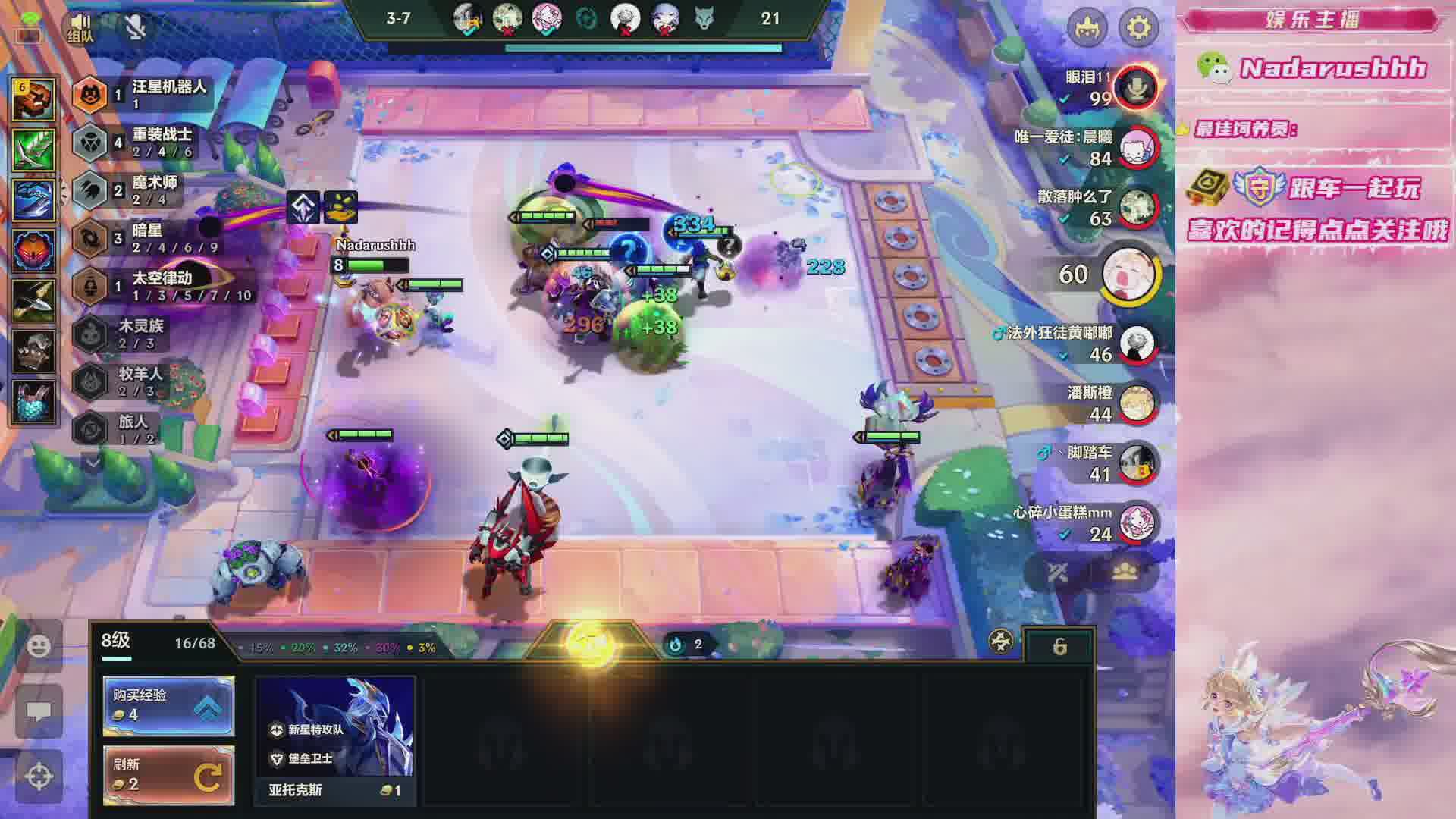The width and height of the screenshot is (1456, 819).
Task: Expand the trait list down arrow
Action: [x=93, y=462]
